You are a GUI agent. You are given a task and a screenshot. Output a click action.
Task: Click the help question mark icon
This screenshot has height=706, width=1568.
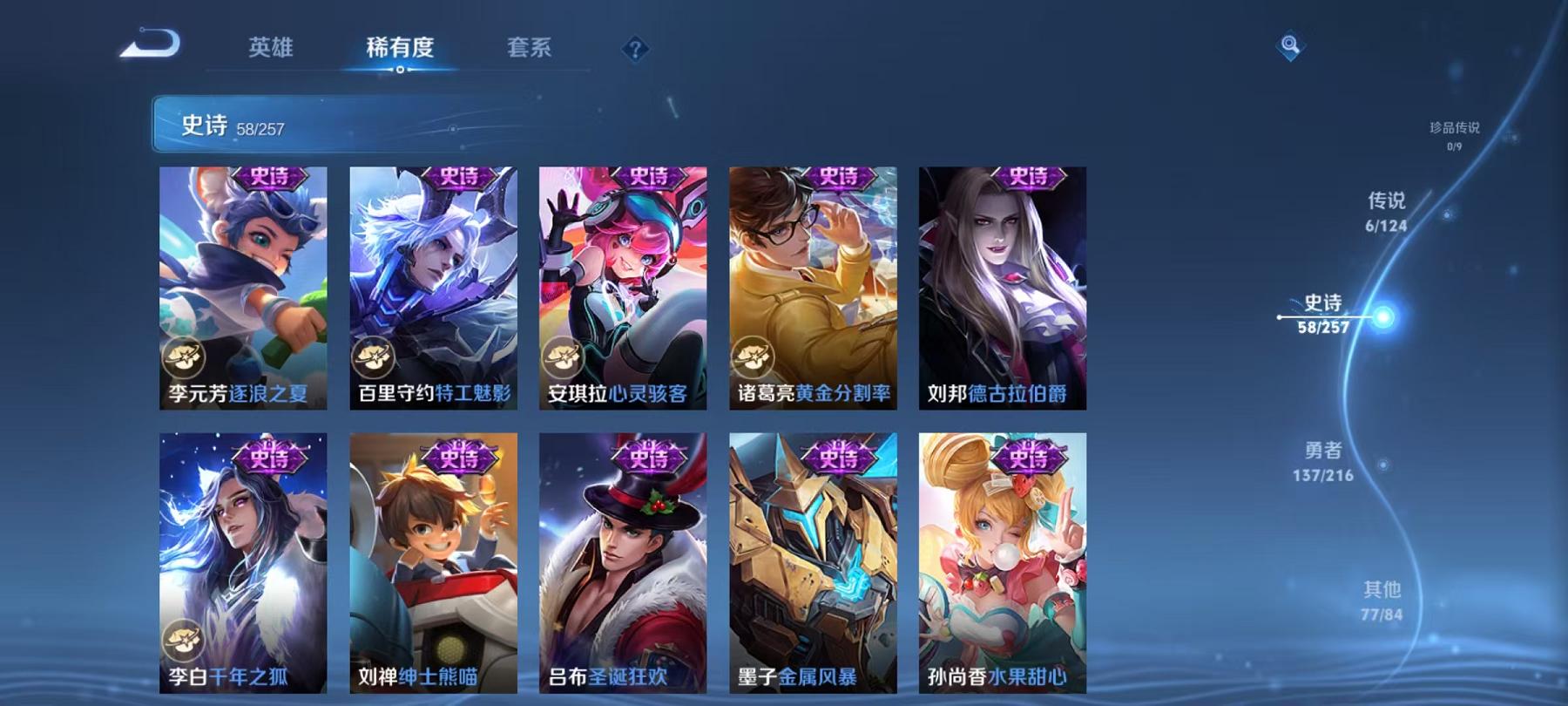pos(635,50)
